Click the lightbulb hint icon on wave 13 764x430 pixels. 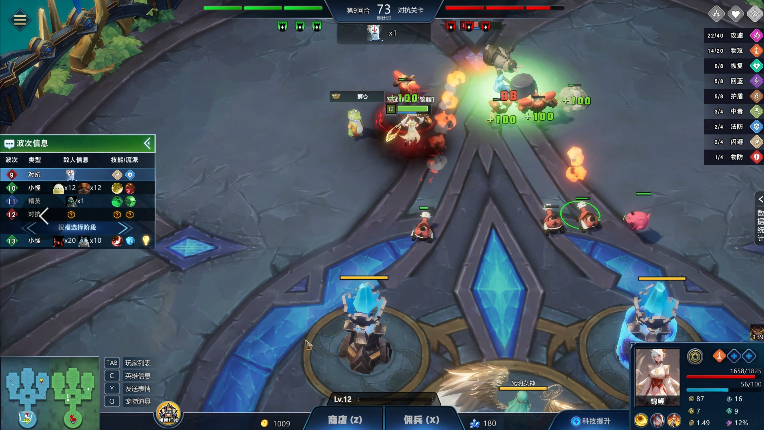pos(145,240)
